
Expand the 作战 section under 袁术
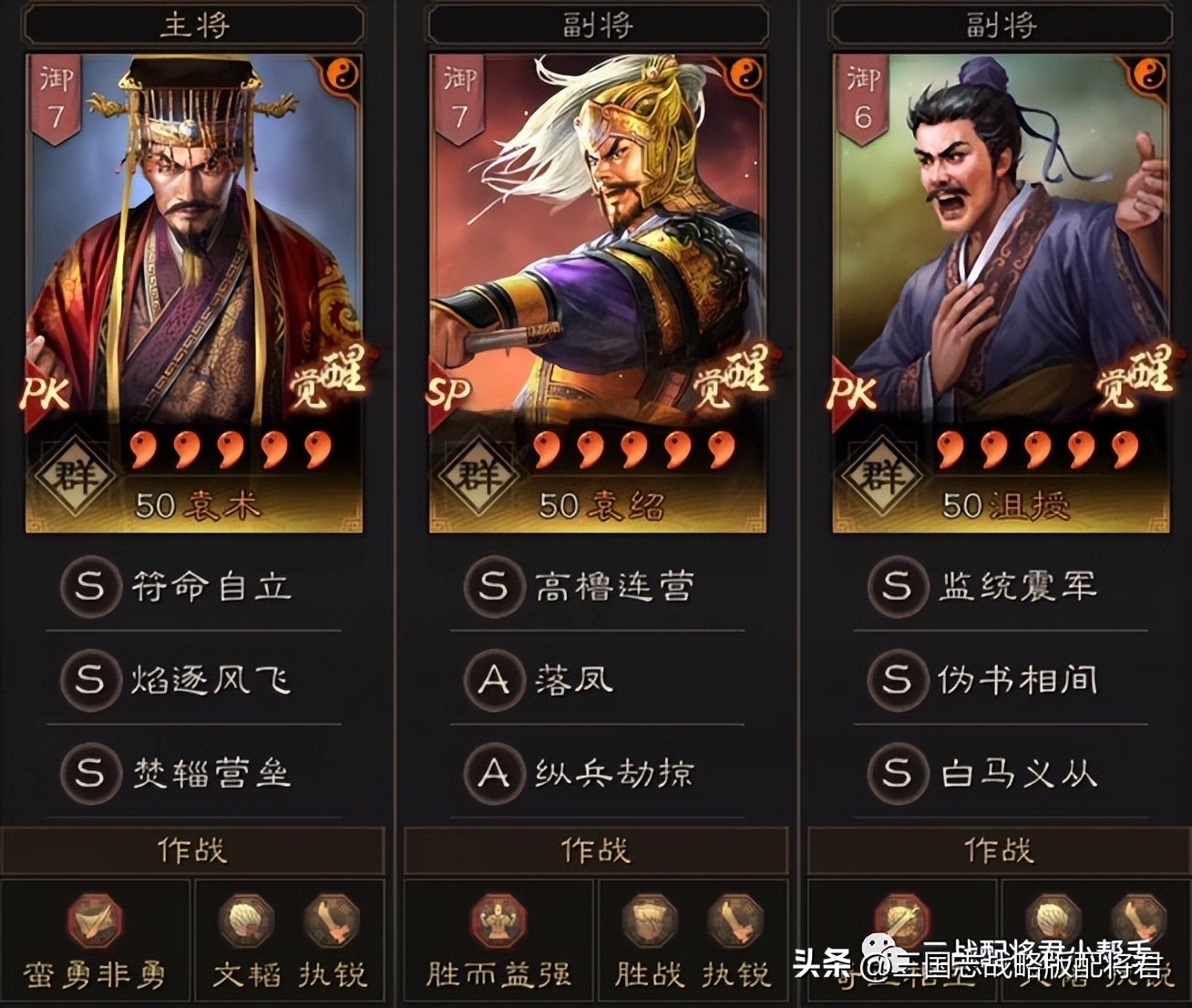[x=193, y=849]
